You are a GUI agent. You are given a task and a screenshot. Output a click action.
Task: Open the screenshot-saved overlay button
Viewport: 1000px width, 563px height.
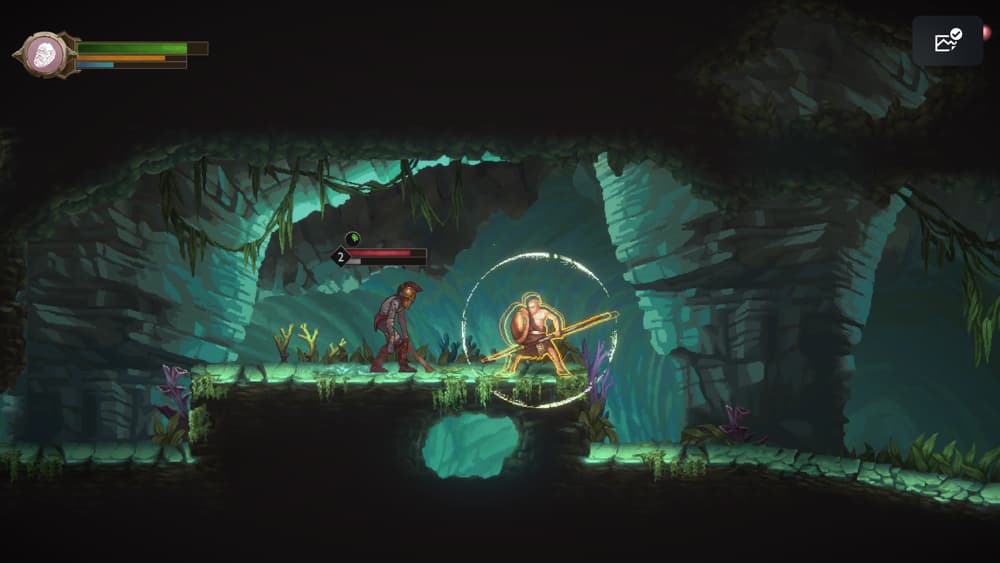946,41
